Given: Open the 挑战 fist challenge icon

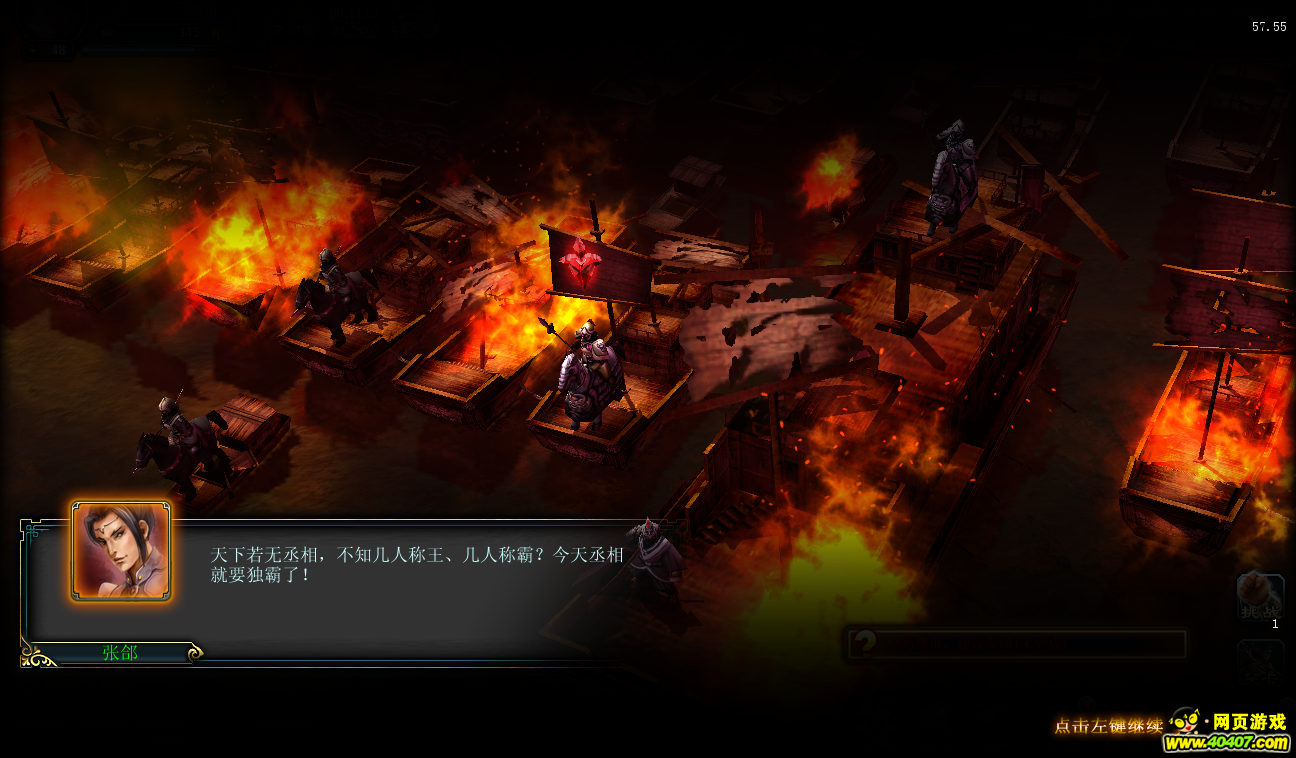Looking at the screenshot, I should point(1259,598).
